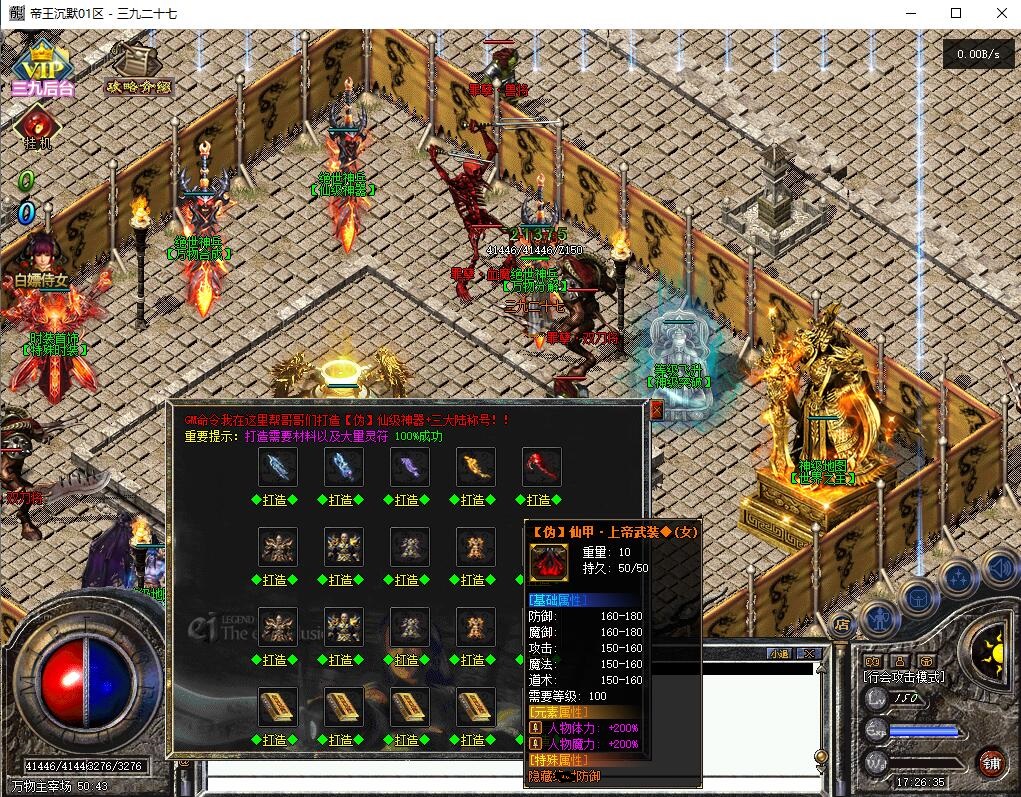1021x797 pixels.
Task: Open the skills sparkle round button
Action: click(x=958, y=577)
